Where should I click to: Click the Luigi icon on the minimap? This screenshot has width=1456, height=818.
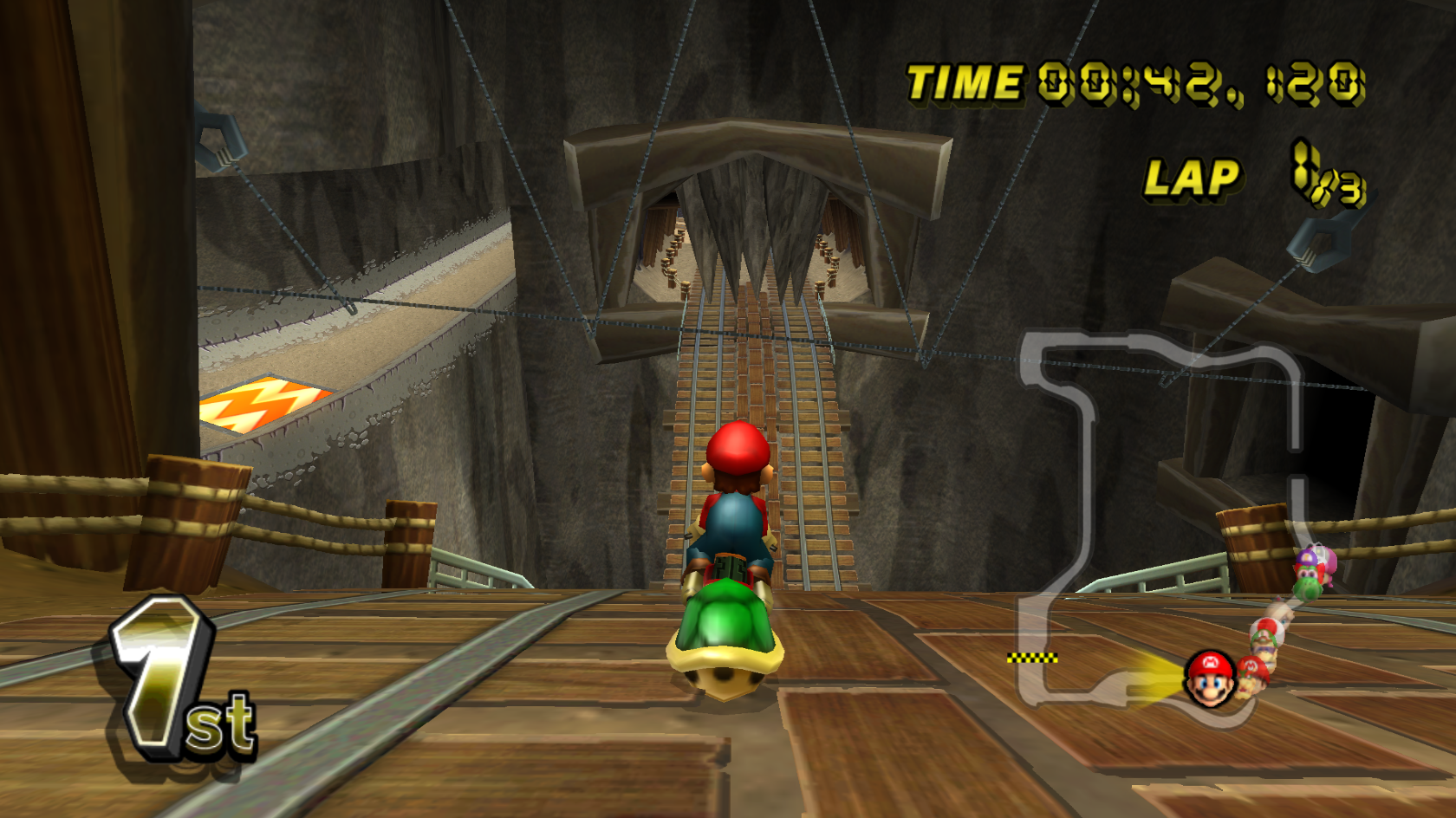pos(1262,639)
